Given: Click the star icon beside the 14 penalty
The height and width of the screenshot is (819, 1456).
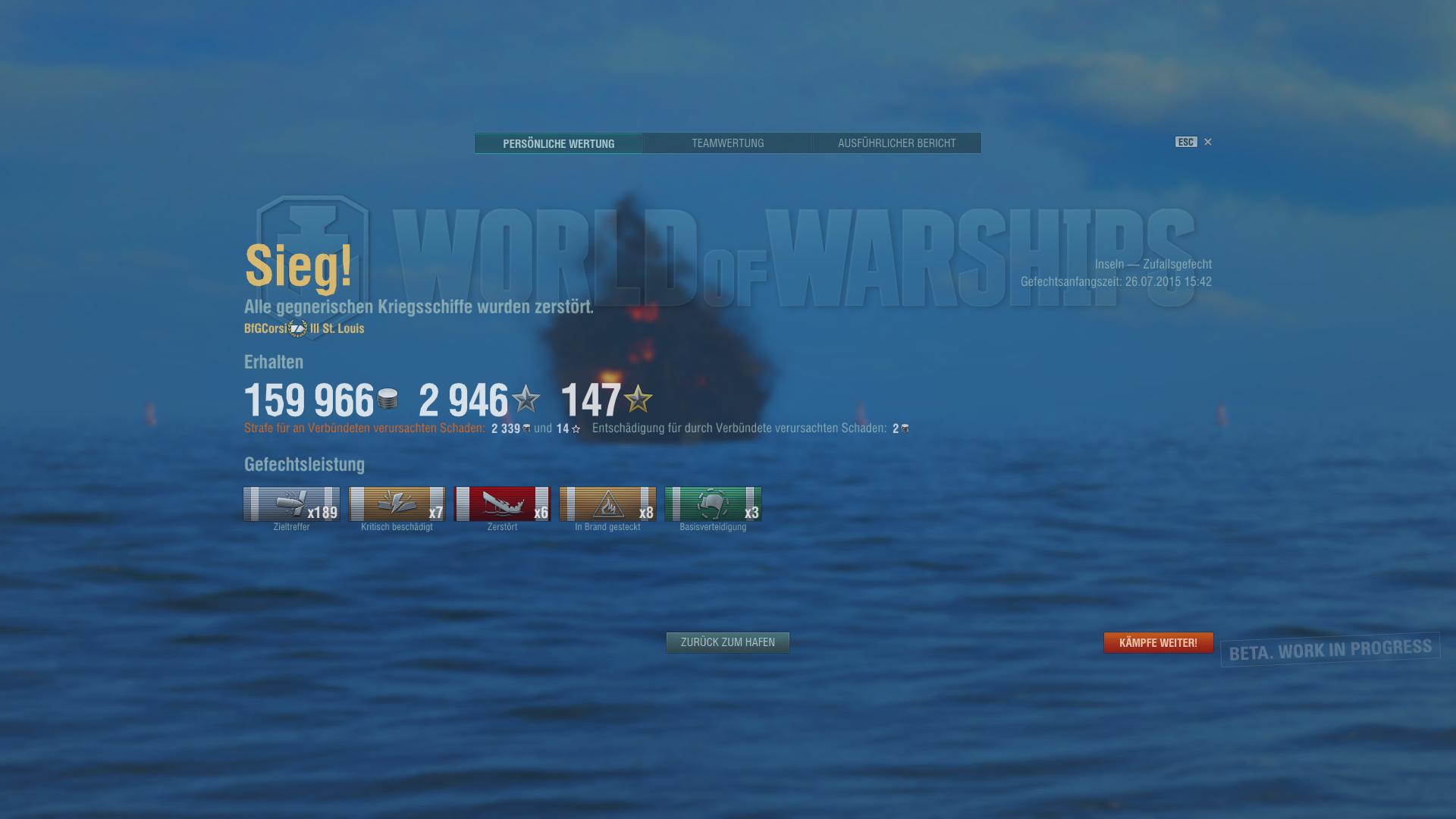Looking at the screenshot, I should [574, 428].
